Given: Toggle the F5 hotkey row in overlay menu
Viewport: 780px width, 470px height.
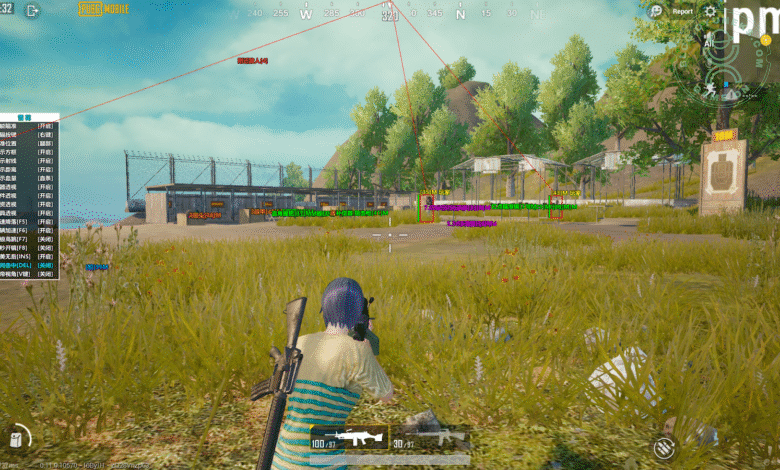Looking at the screenshot, I should 29,220.
